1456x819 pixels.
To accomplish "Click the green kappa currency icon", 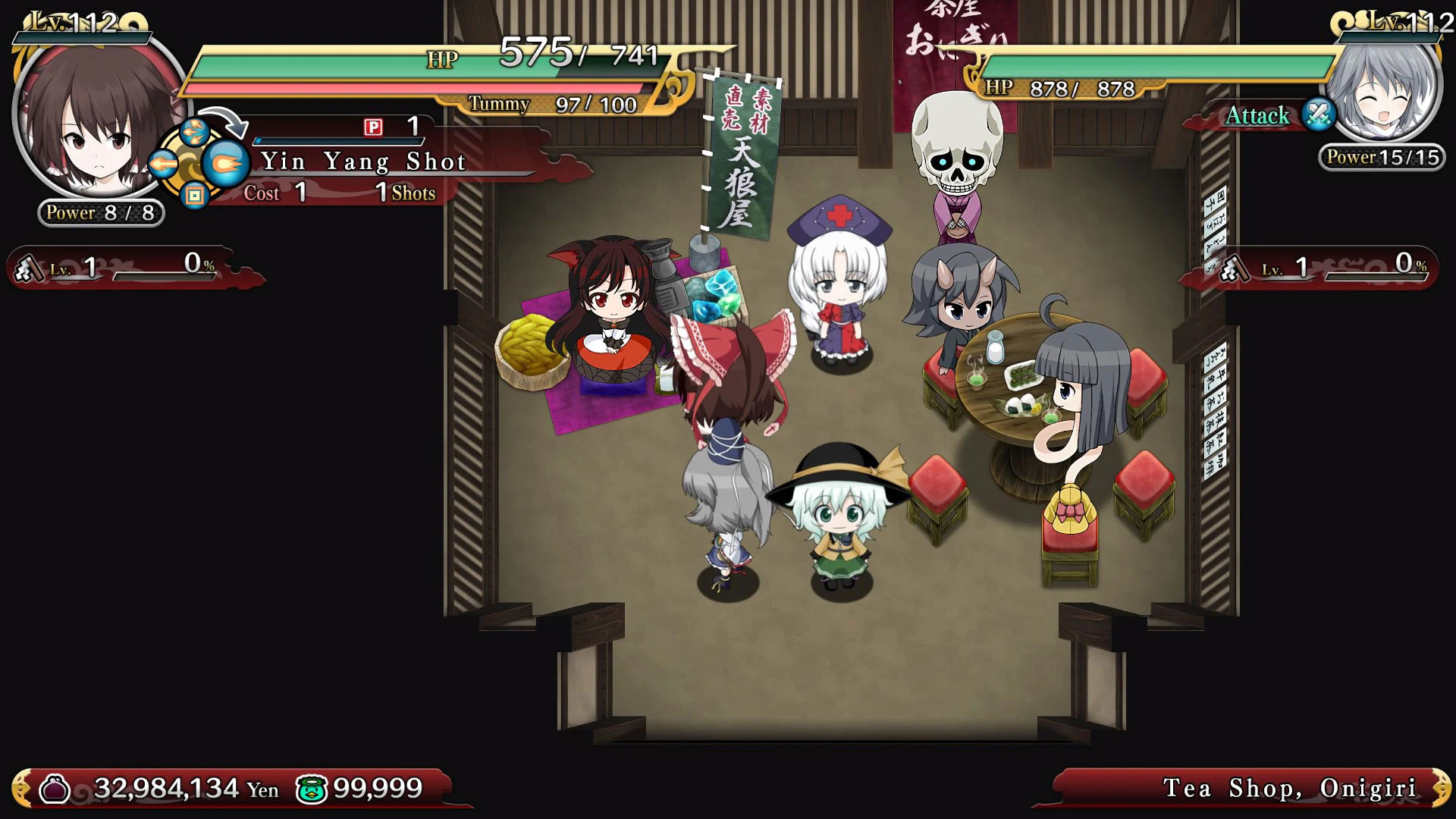I will tap(314, 789).
